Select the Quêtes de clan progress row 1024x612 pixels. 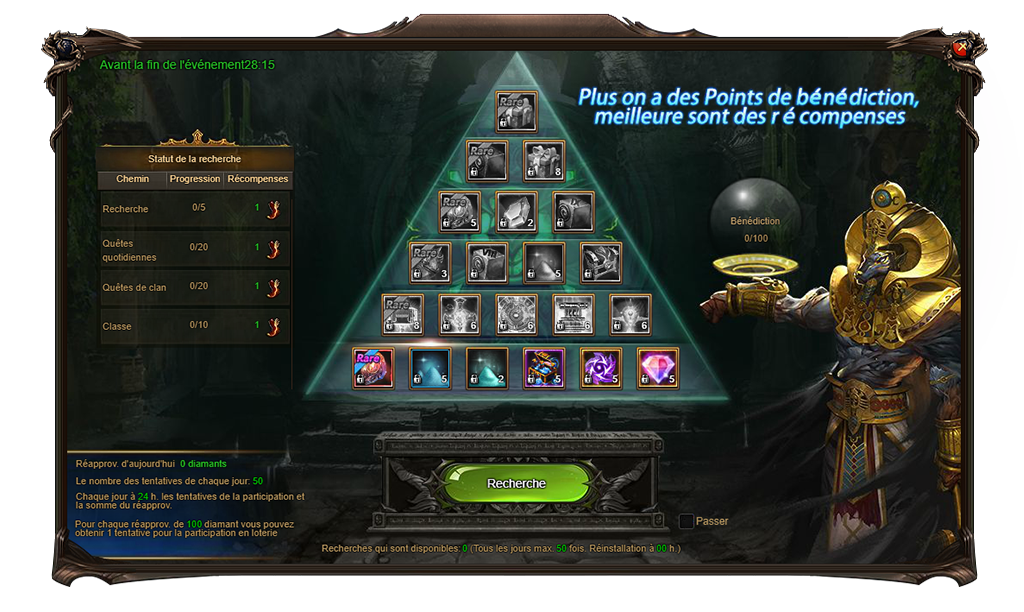coord(195,287)
